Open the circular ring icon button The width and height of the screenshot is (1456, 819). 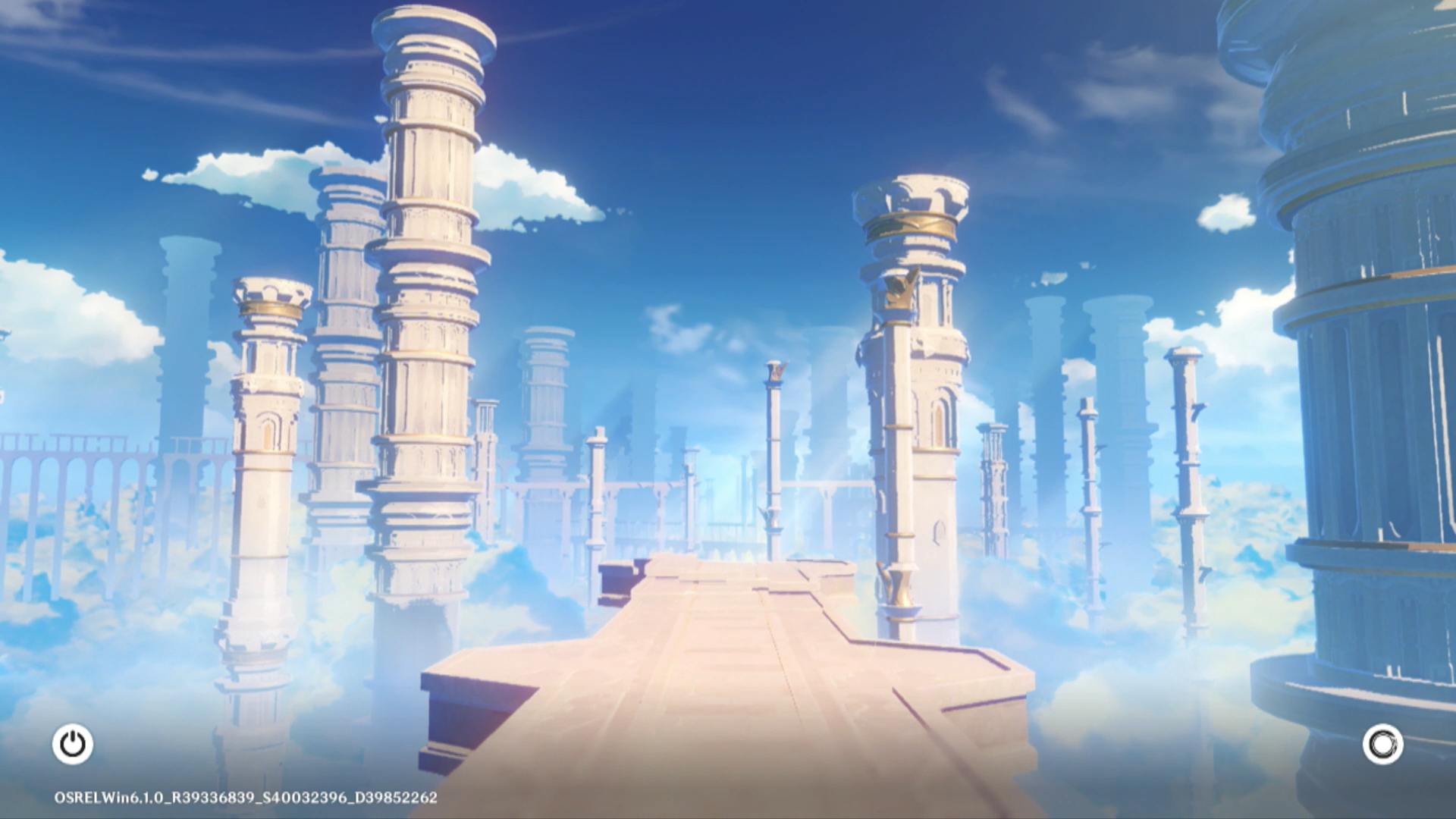(x=1382, y=744)
